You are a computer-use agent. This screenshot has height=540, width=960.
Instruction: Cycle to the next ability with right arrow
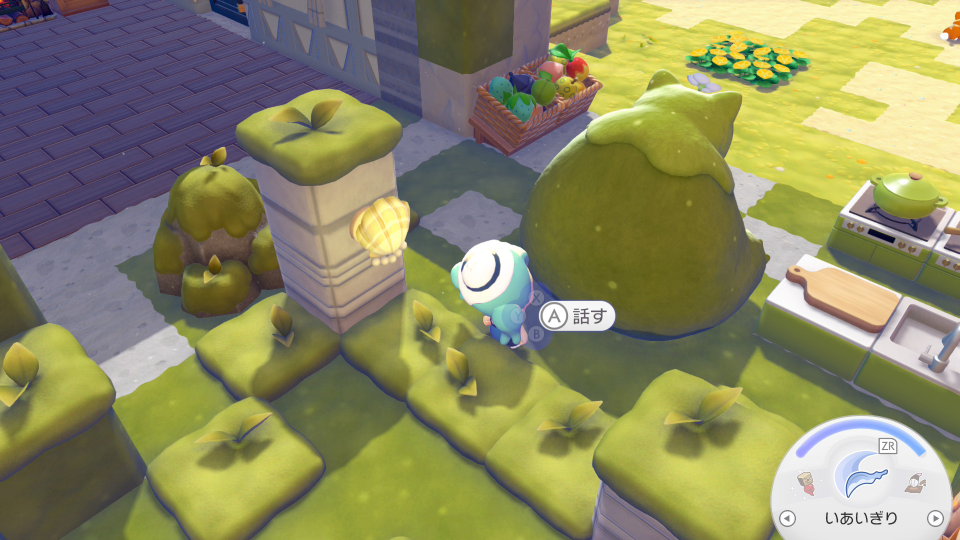[934, 518]
